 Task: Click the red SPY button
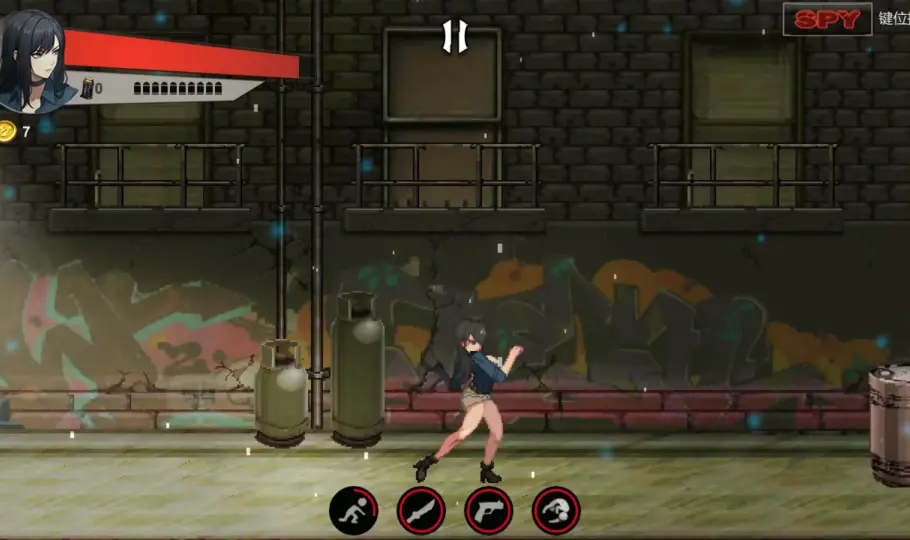click(x=827, y=18)
